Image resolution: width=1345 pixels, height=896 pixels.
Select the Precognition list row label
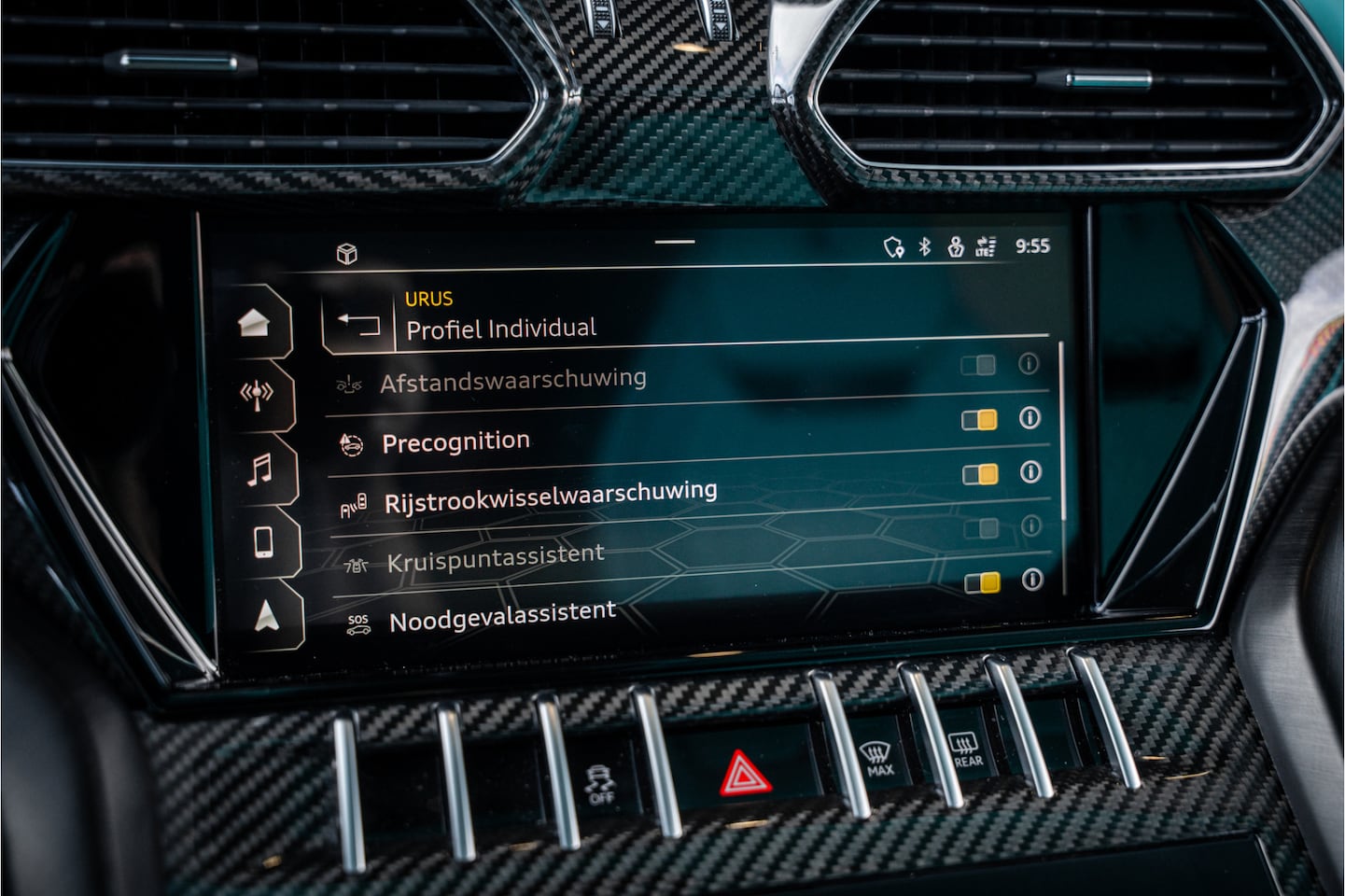tap(455, 441)
